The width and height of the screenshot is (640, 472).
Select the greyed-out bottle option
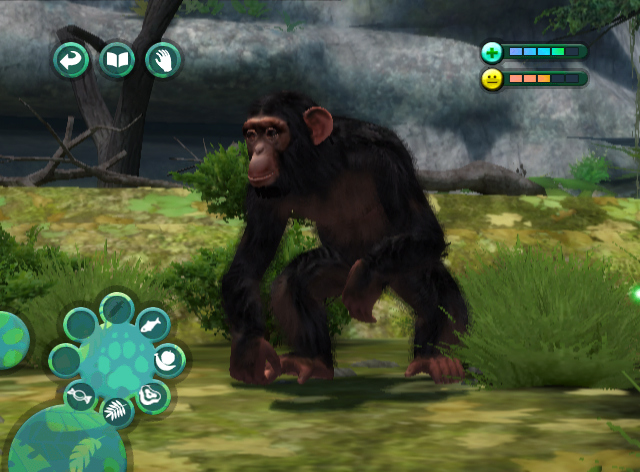coord(117,307)
